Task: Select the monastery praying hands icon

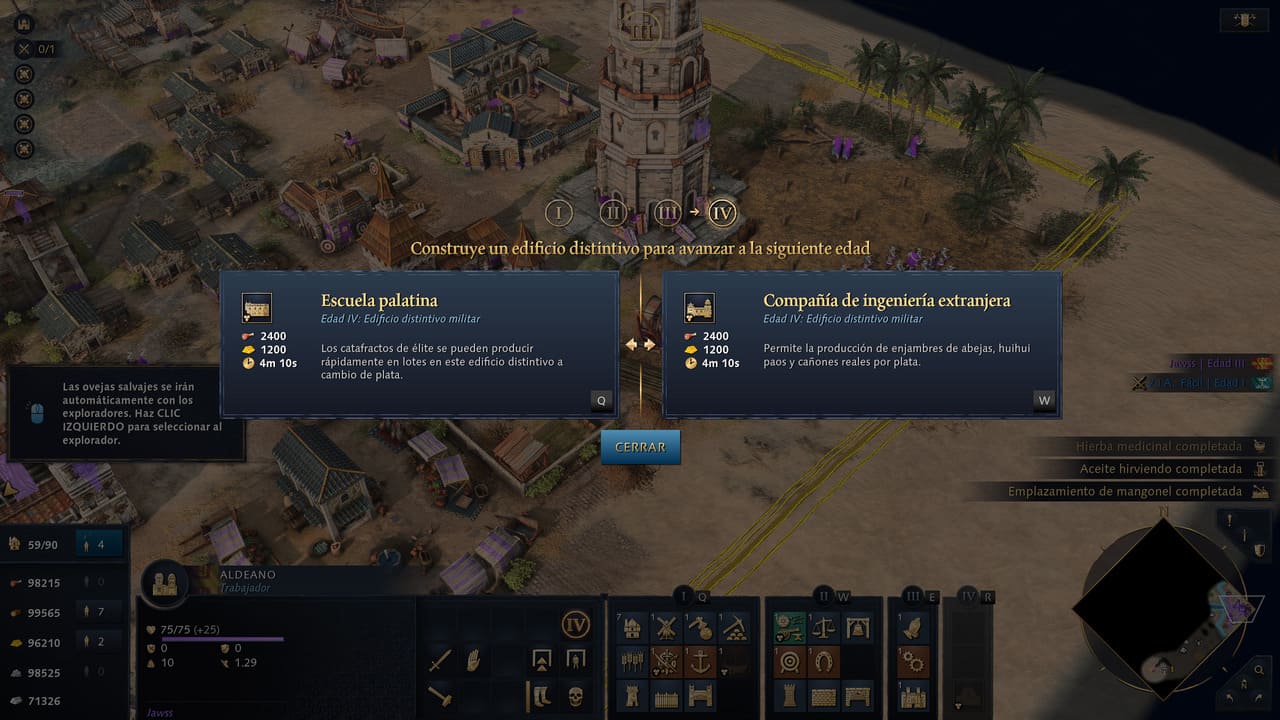Action: click(914, 628)
